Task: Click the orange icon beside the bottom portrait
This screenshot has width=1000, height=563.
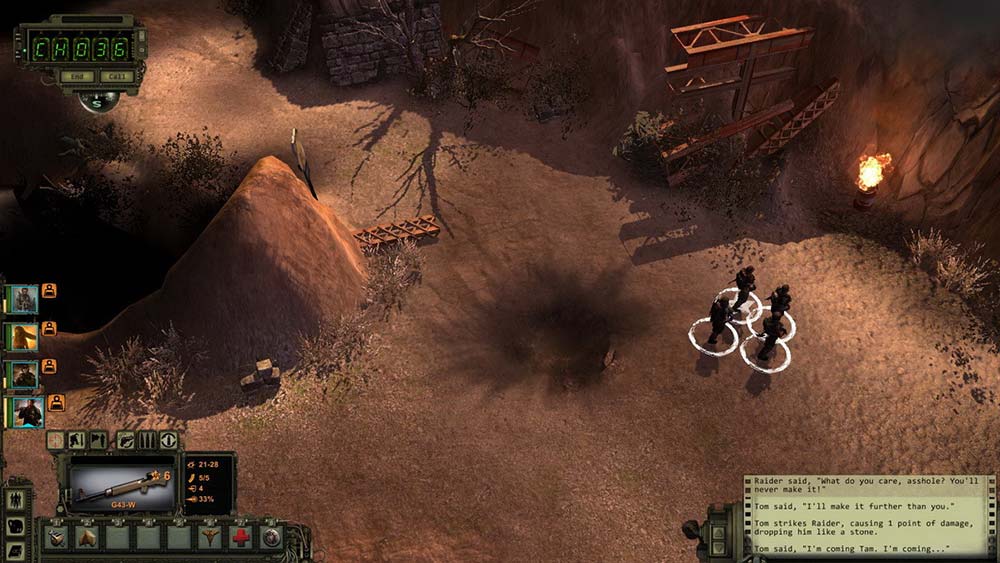Action: point(56,403)
